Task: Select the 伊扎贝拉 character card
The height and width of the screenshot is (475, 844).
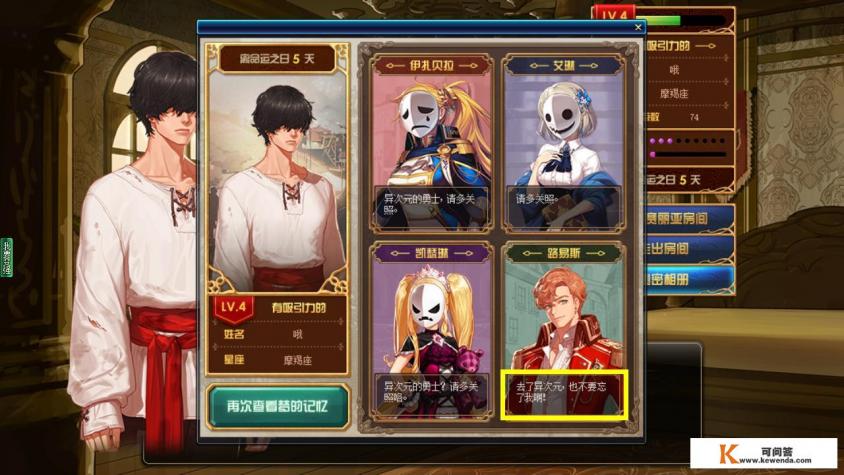Action: [431, 140]
